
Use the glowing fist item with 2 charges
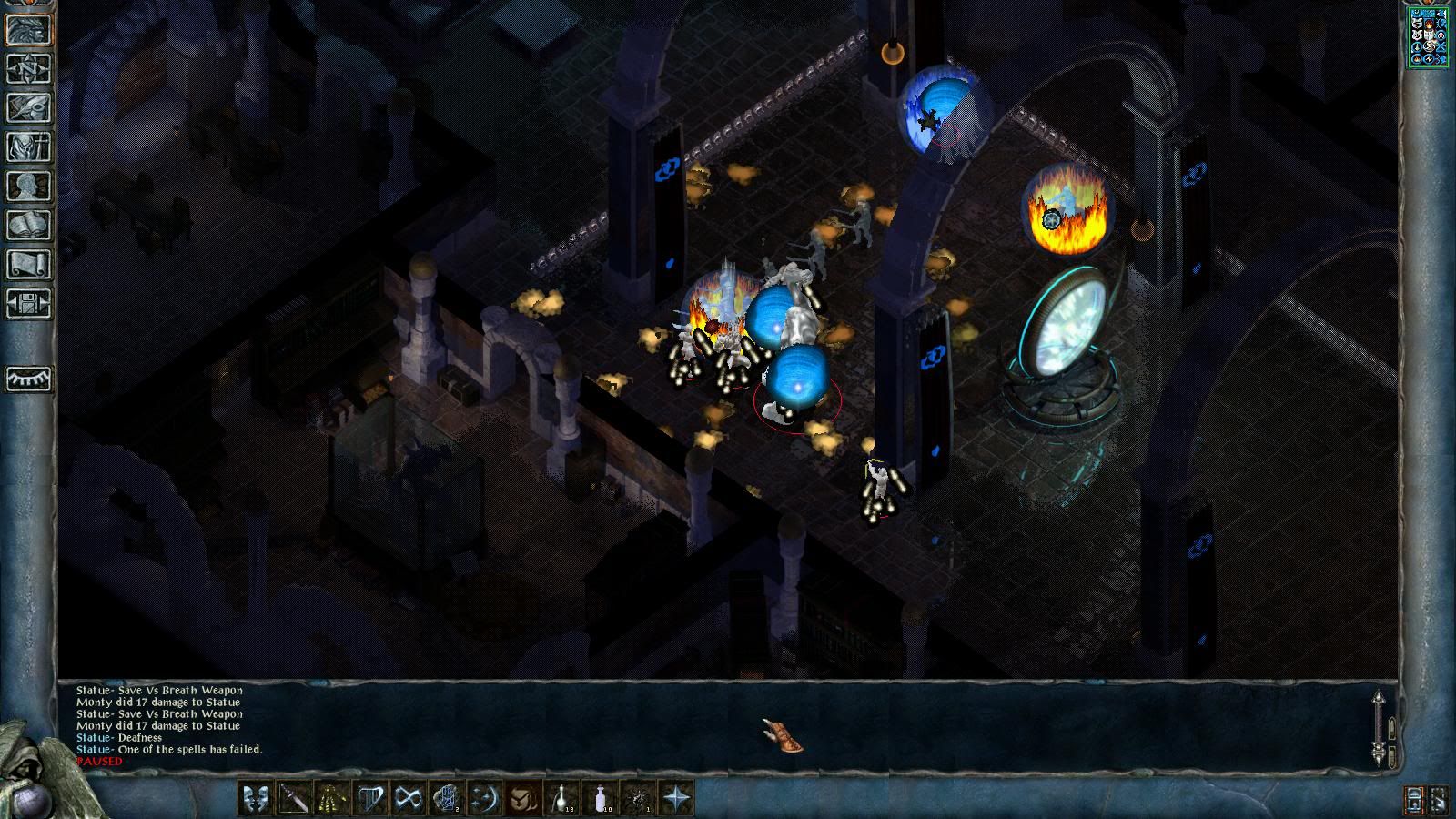click(x=447, y=799)
